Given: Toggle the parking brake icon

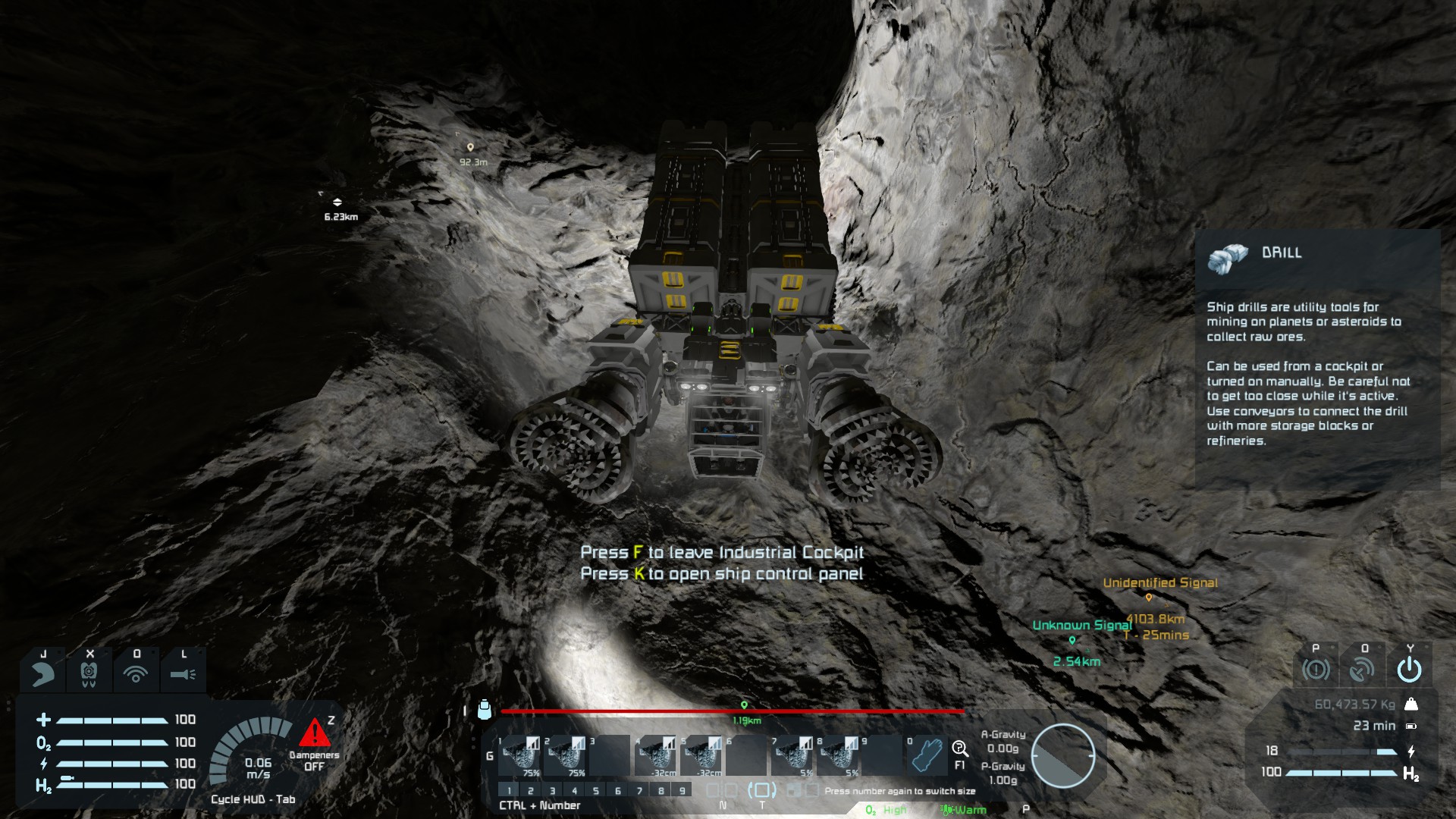Looking at the screenshot, I should coord(1316,669).
